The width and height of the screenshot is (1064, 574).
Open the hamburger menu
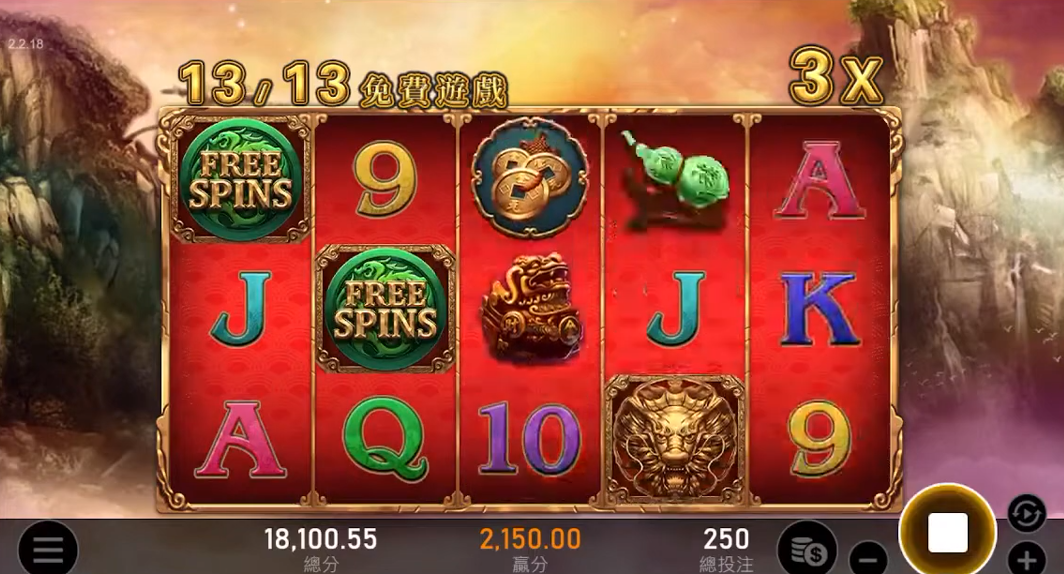click(47, 548)
